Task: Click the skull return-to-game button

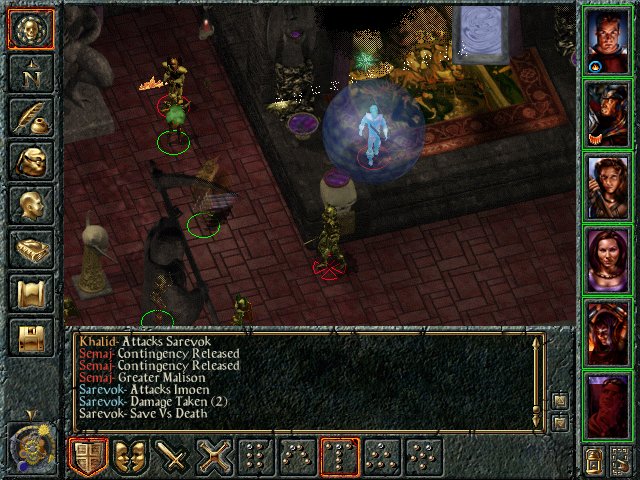Action: point(30,29)
